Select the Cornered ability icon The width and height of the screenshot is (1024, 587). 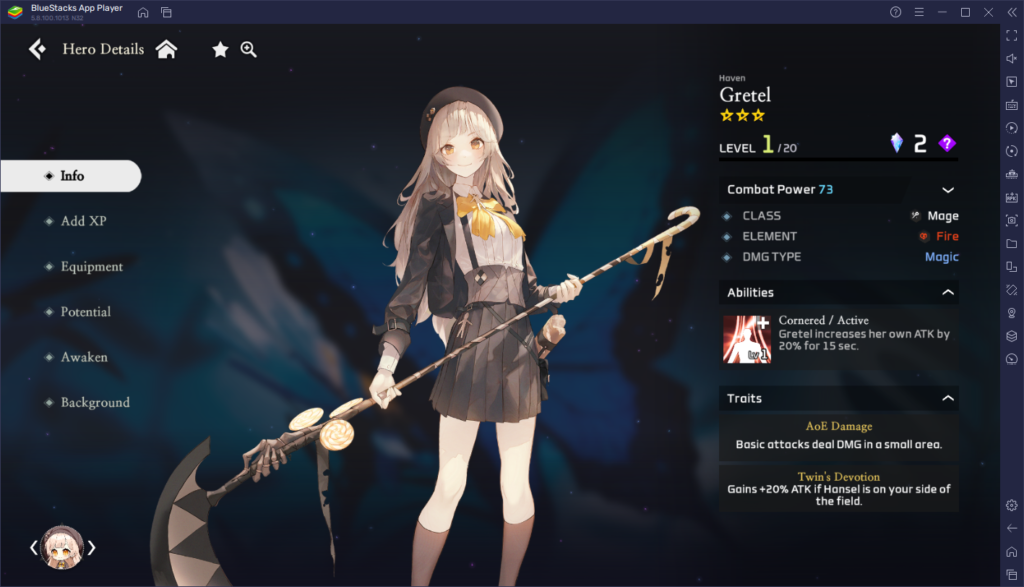click(747, 339)
